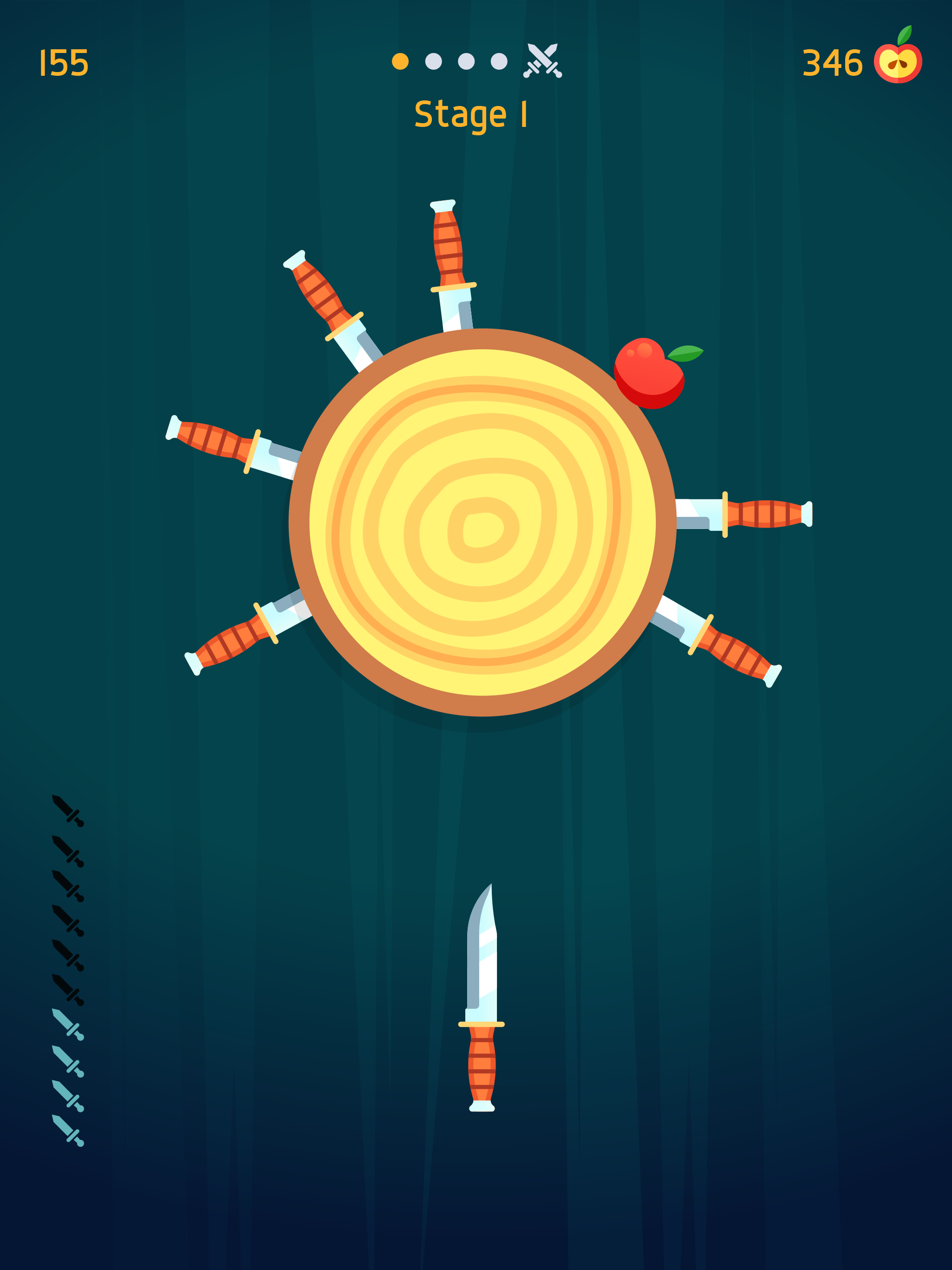952x1270 pixels.
Task: Click the knife on the right side of the target
Action: tap(764, 514)
